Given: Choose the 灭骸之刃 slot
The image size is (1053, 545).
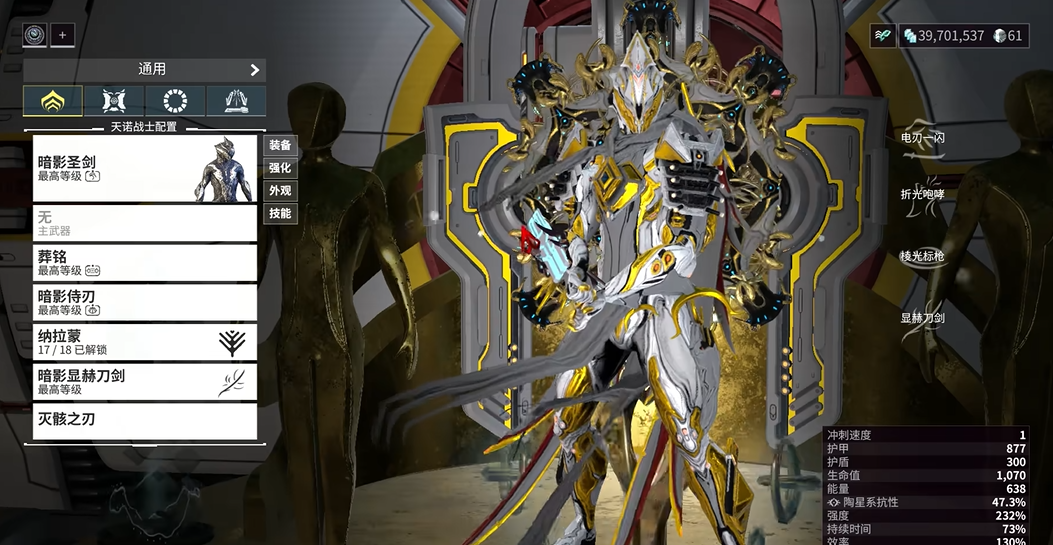Looking at the screenshot, I should 145,420.
